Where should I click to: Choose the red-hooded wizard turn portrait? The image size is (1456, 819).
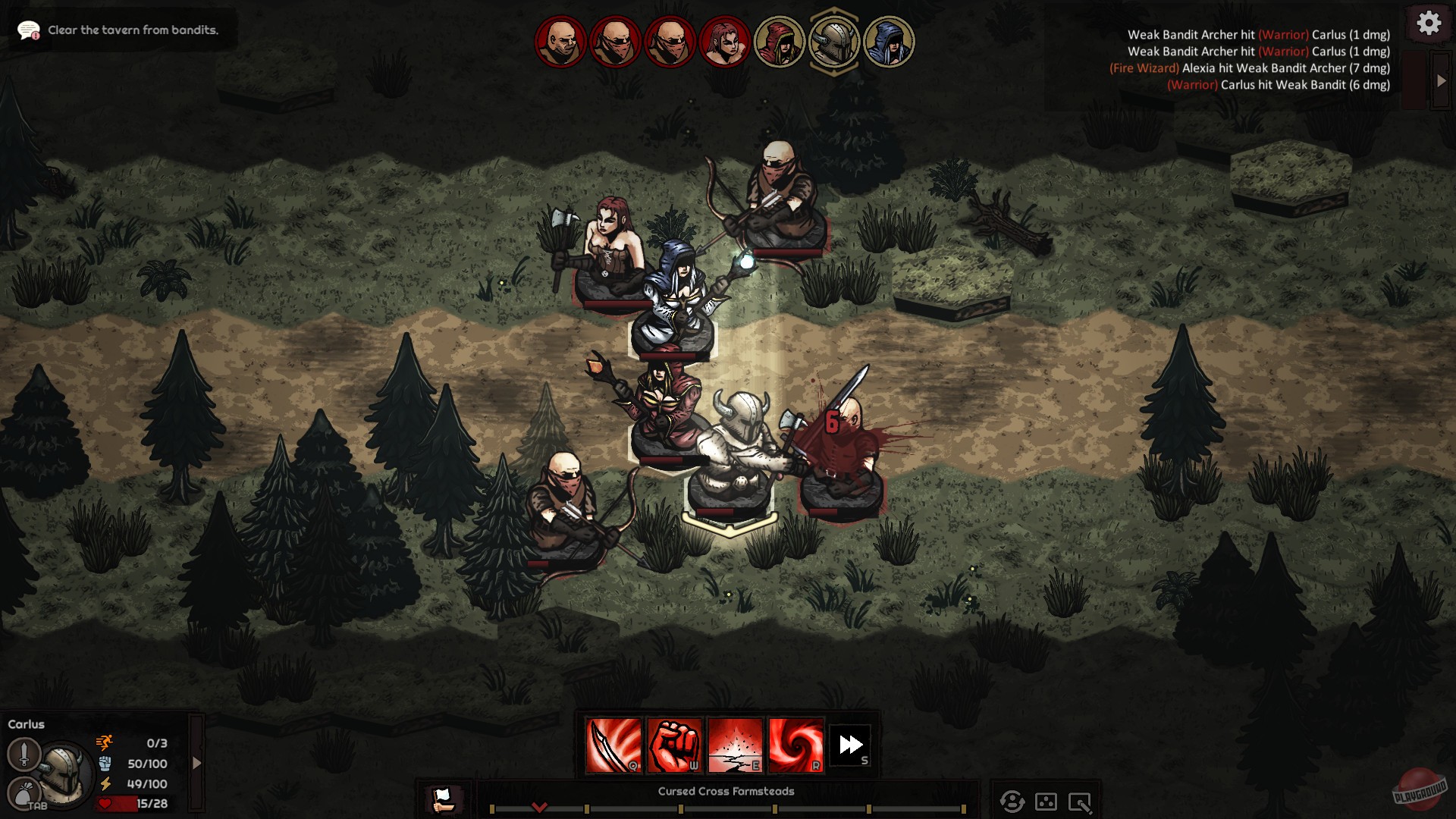point(779,42)
